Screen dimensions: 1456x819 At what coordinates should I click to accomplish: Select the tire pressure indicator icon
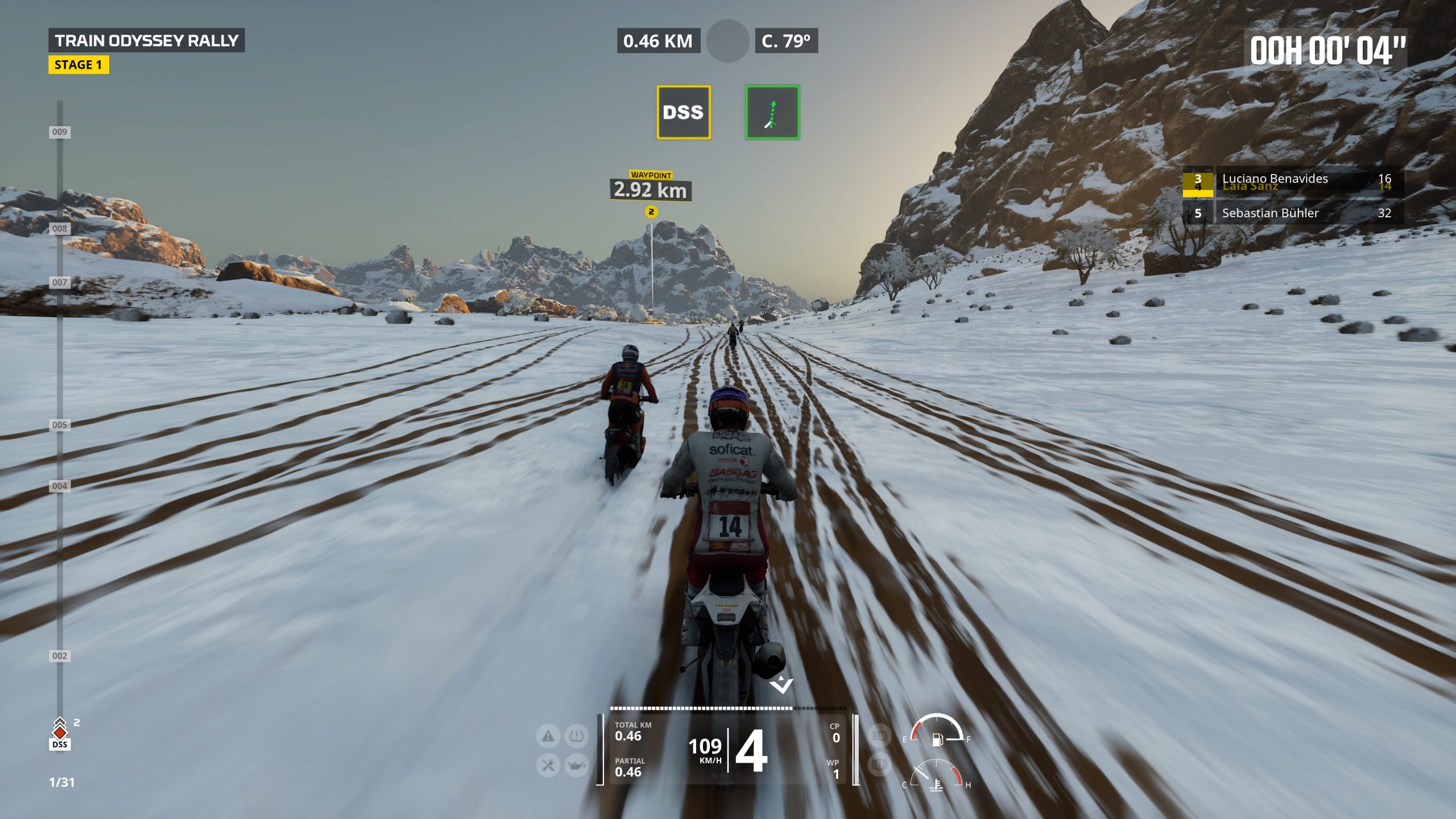tap(576, 737)
